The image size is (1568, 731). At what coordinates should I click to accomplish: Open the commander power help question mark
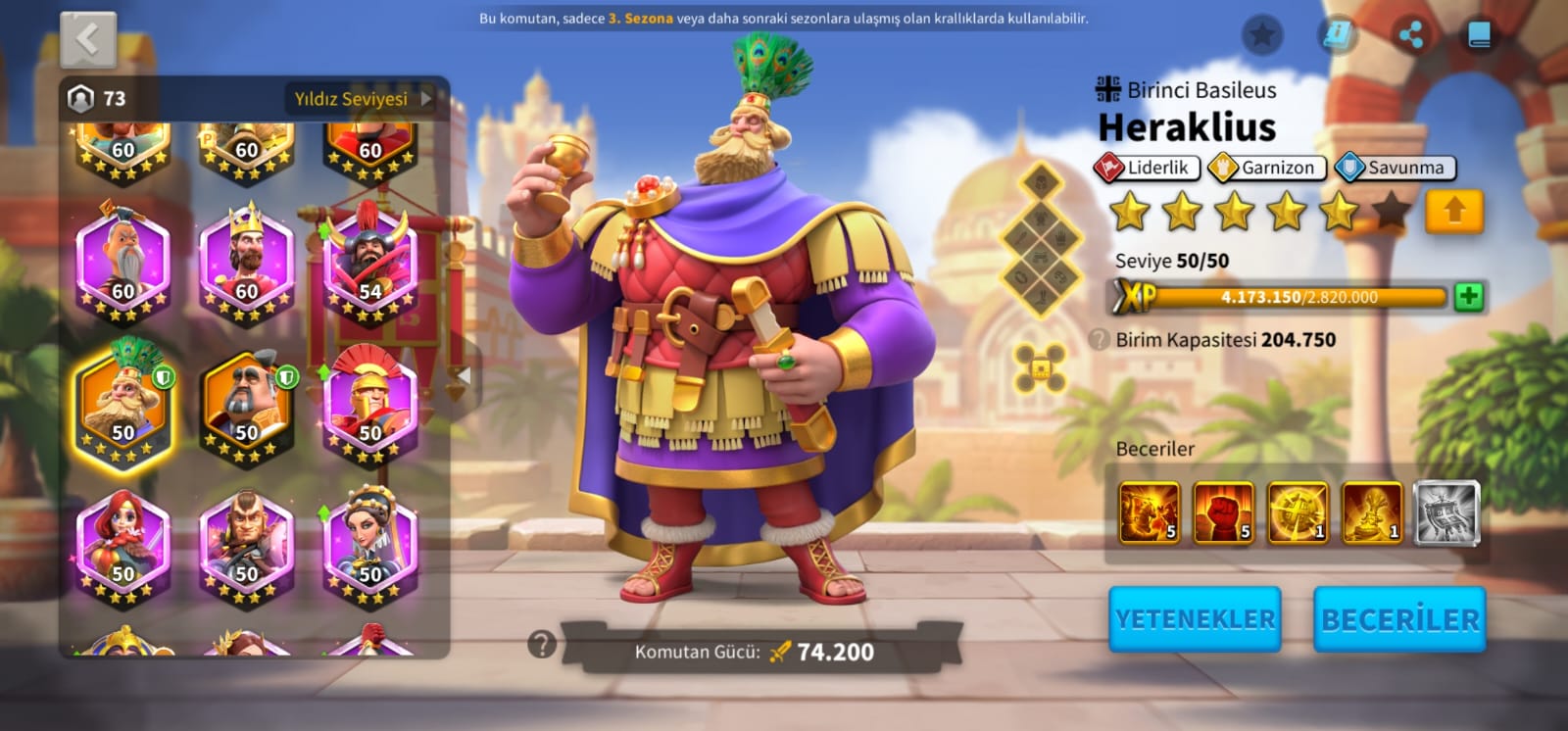coord(541,644)
